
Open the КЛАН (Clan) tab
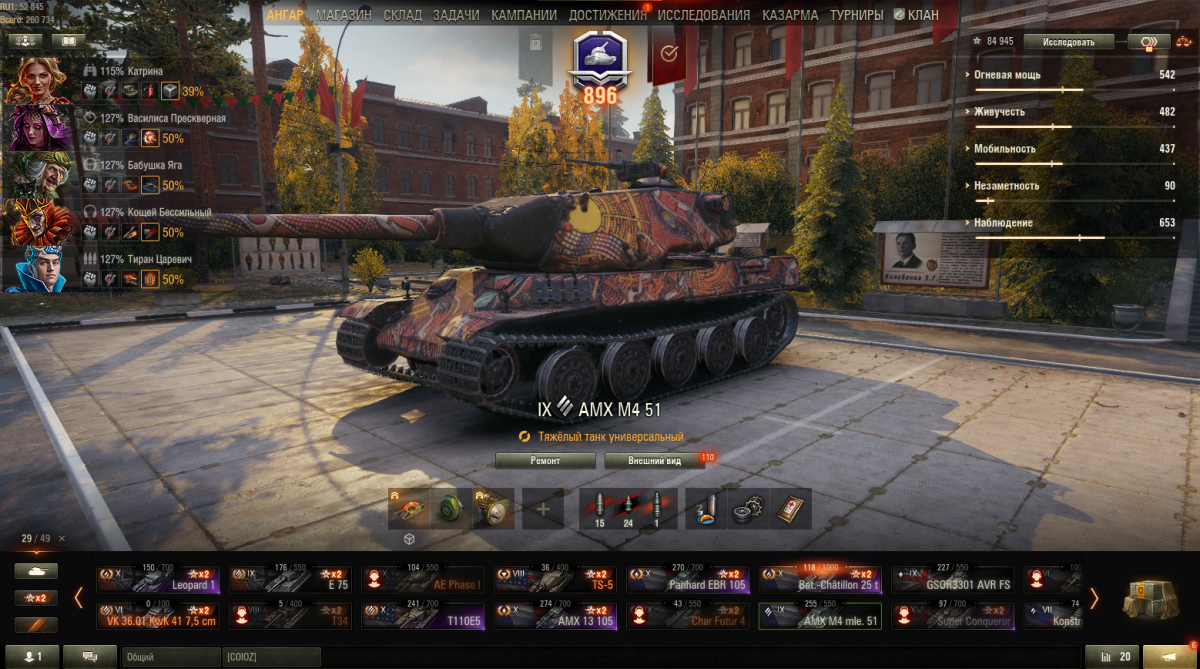[915, 15]
